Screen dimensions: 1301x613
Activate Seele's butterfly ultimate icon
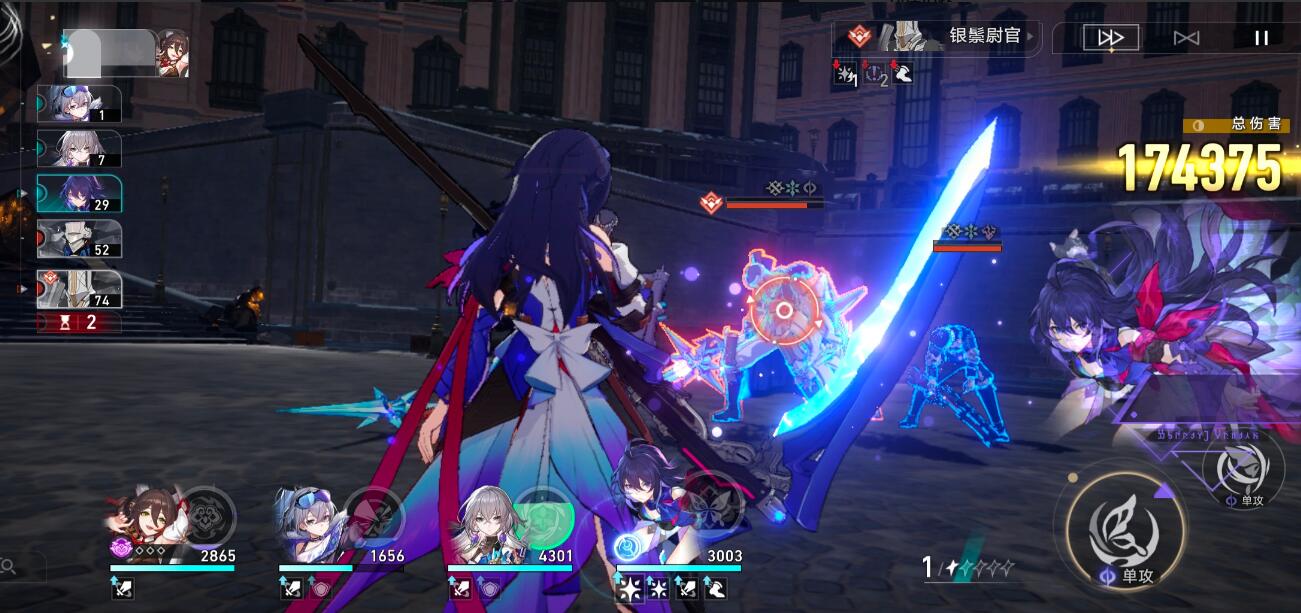pos(714,508)
